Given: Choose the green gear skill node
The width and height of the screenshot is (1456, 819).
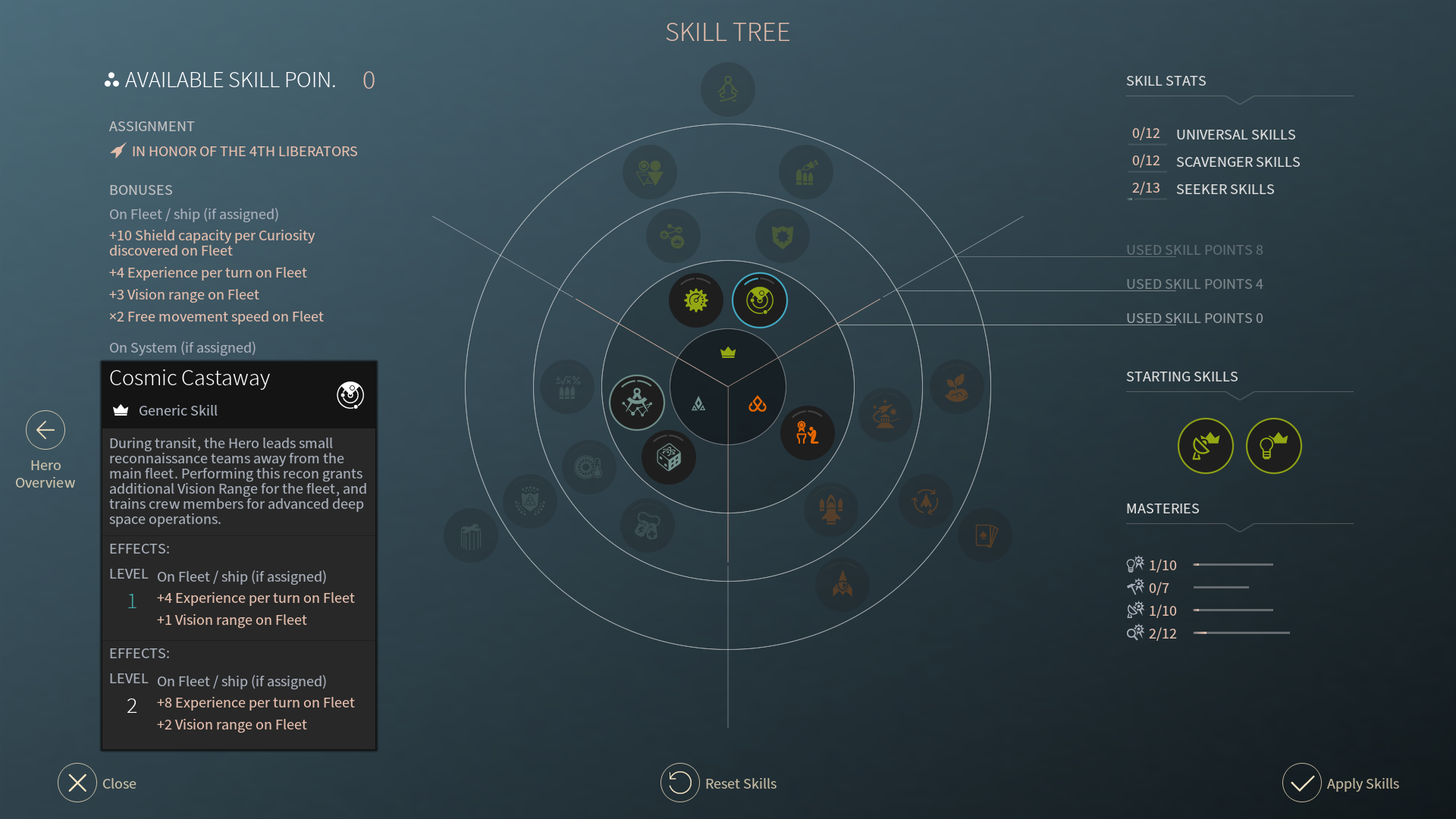Looking at the screenshot, I should point(695,300).
